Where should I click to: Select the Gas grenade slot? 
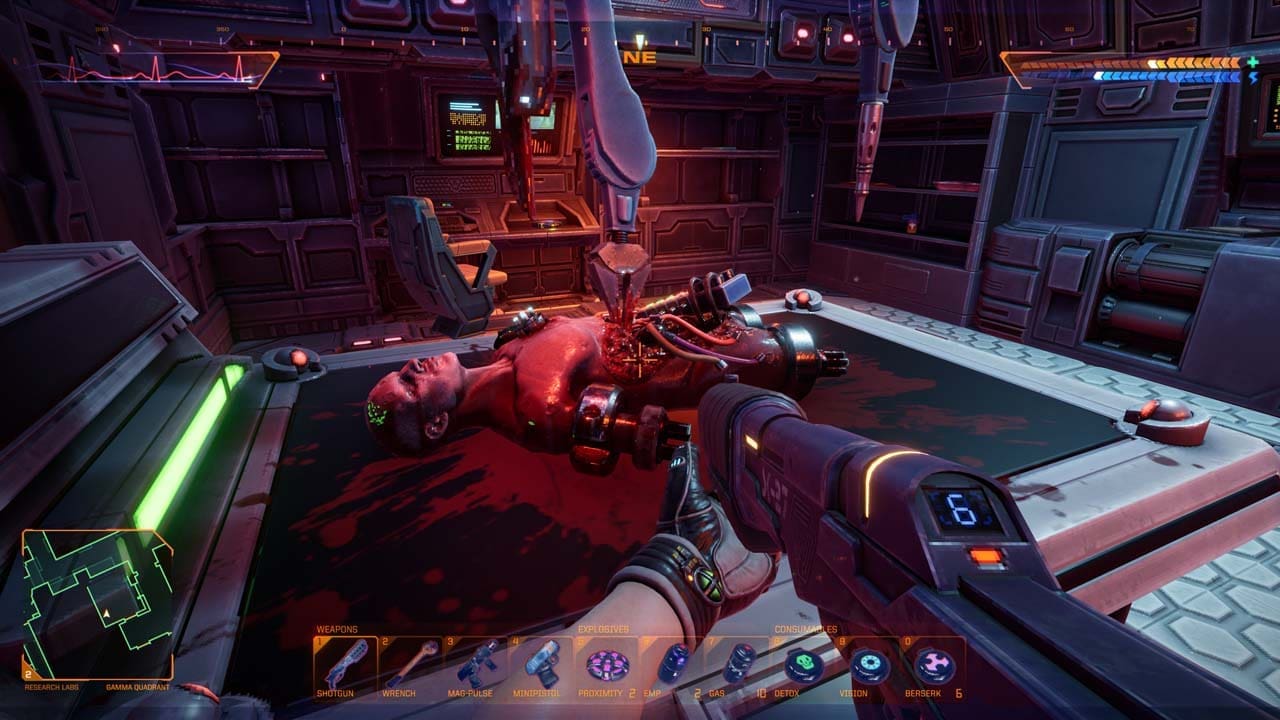click(739, 664)
